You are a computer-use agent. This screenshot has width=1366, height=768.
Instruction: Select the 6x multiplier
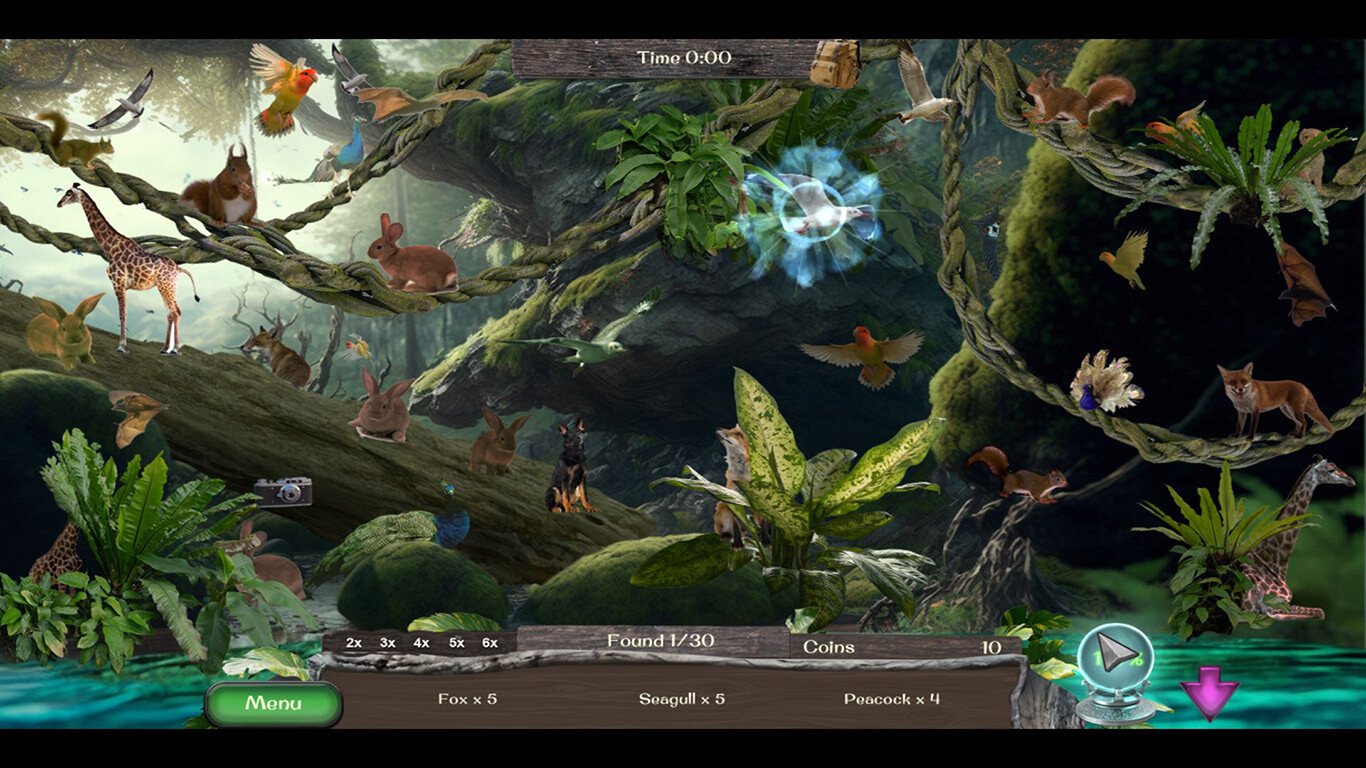click(x=487, y=644)
